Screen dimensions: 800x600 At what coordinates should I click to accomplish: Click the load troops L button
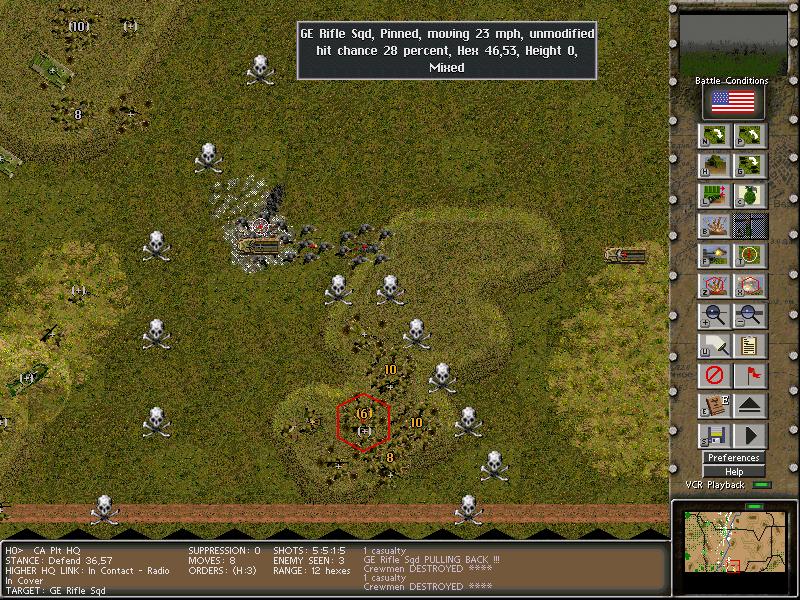pos(715,196)
